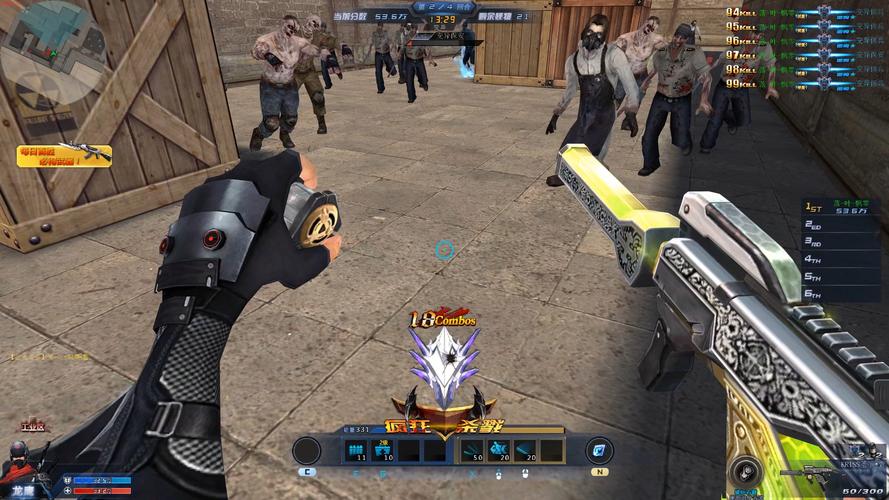The height and width of the screenshot is (500, 889).
Task: Click the circular minimap
Action: pos(52,52)
